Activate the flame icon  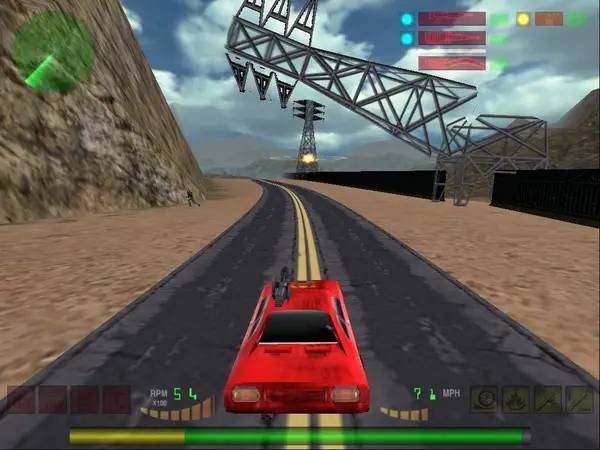pos(516,400)
